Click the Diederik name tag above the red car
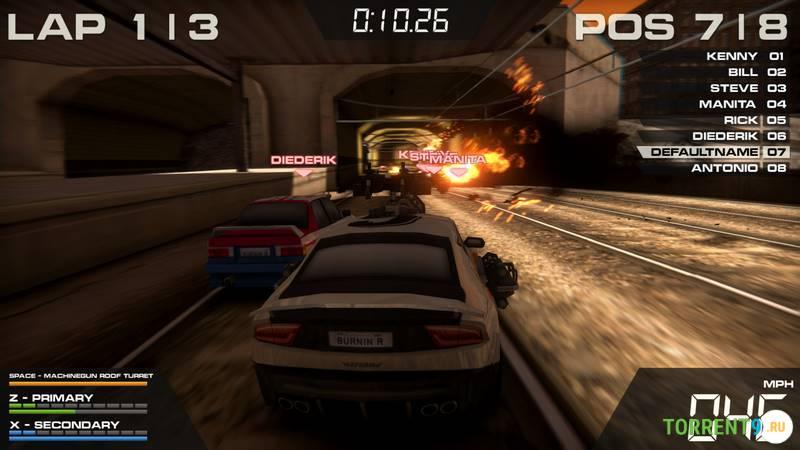This screenshot has width=800, height=450. point(303,159)
